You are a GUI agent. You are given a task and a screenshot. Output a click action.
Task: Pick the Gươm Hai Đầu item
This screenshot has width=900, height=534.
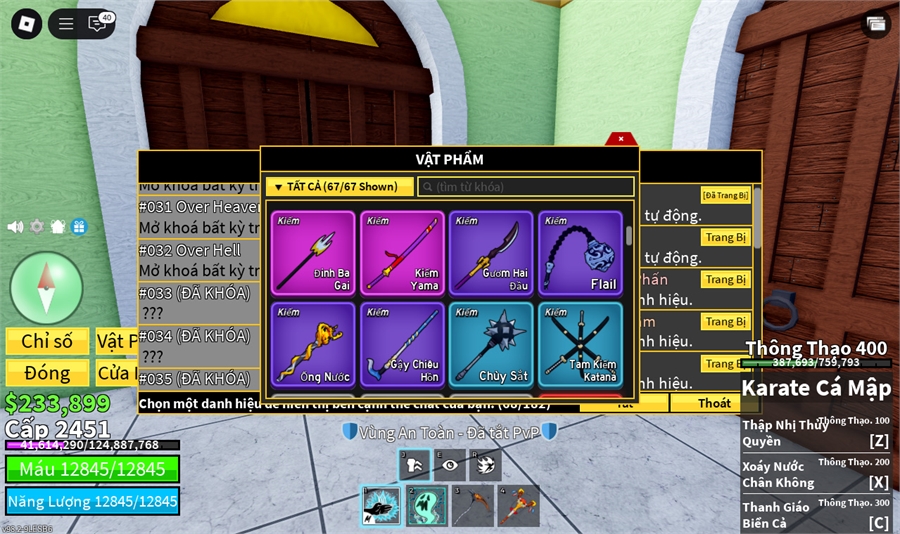[491, 253]
